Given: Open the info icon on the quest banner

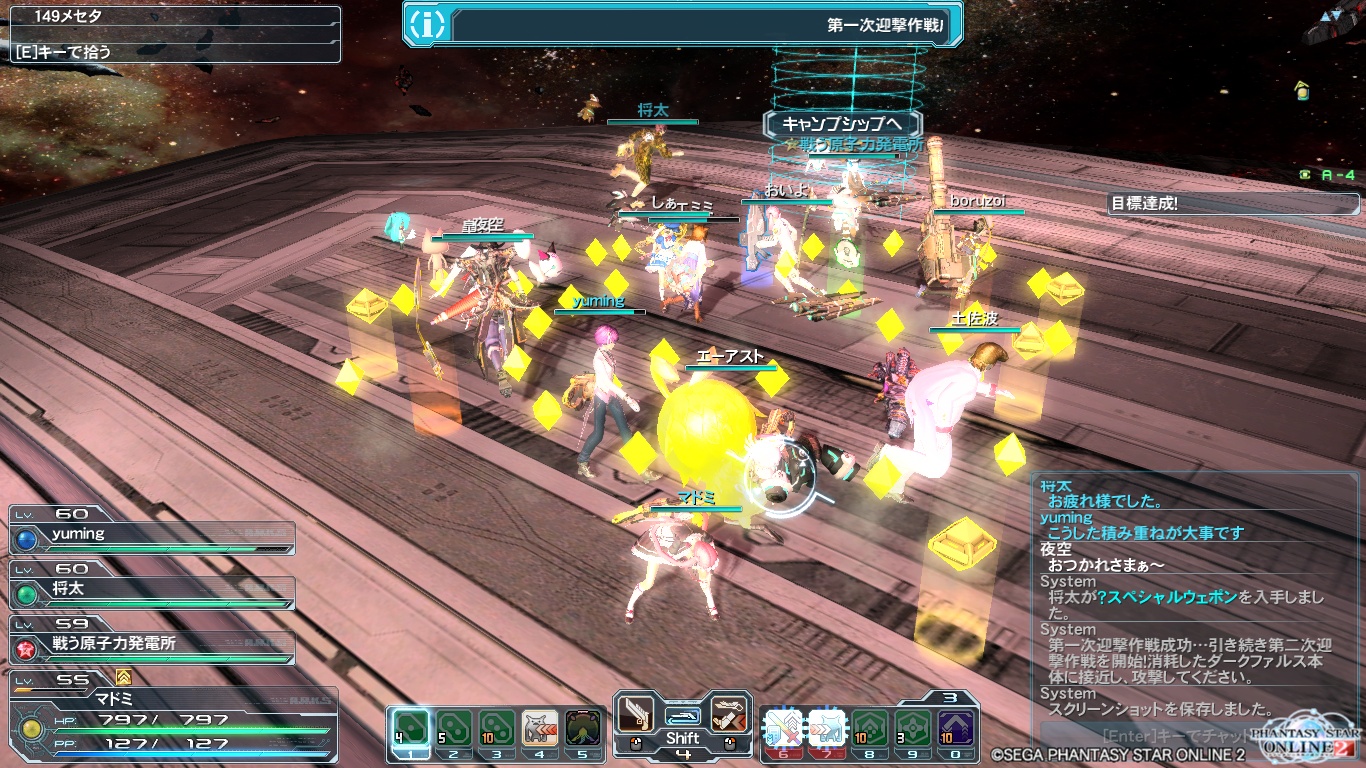Looking at the screenshot, I should pos(428,25).
